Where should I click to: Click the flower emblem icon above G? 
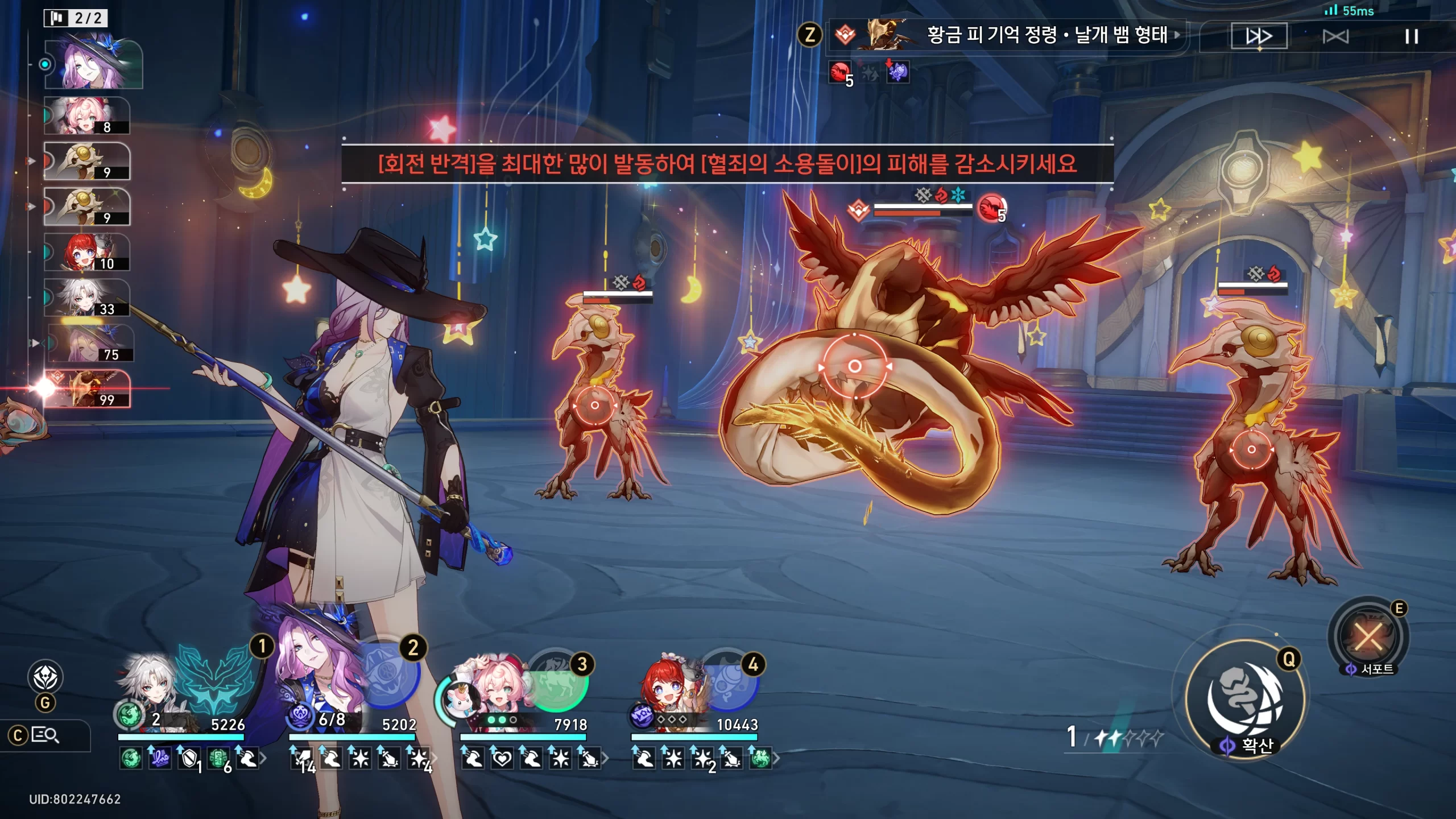pos(45,677)
